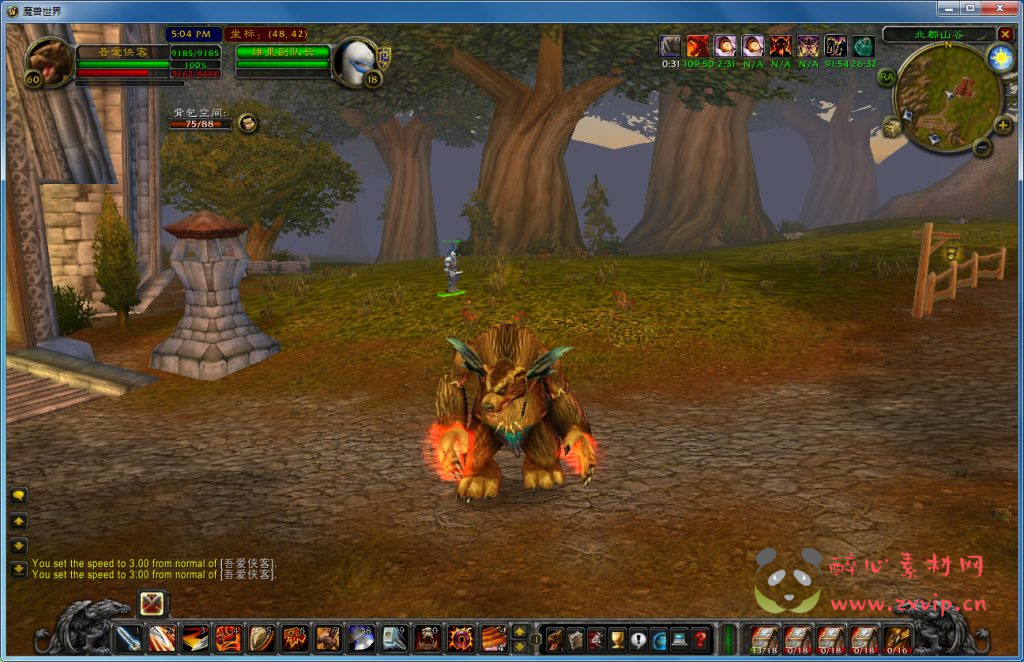Zoom in the minimap with plus button
Image resolution: width=1024 pixels, height=662 pixels.
click(x=1003, y=125)
